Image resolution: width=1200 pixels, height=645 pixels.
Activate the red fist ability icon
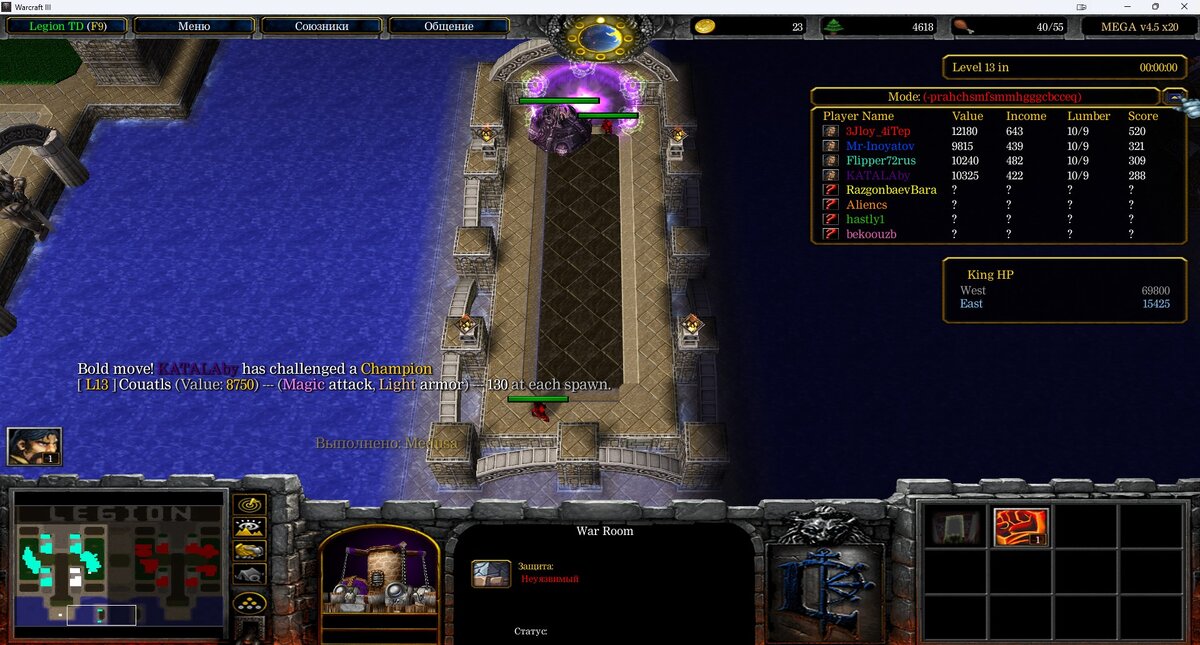(x=1021, y=527)
